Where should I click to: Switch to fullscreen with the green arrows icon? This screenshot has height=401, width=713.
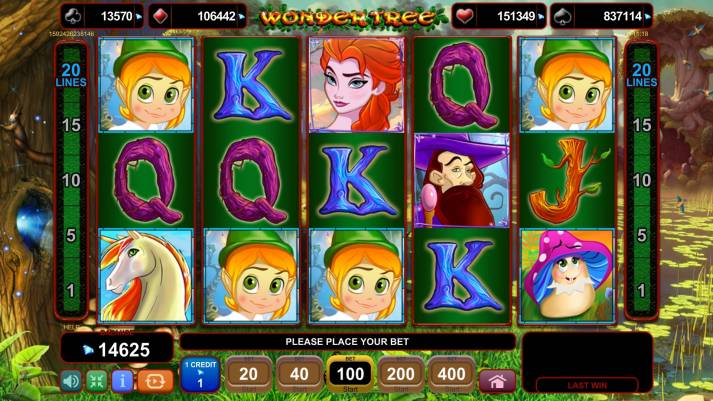(x=97, y=381)
